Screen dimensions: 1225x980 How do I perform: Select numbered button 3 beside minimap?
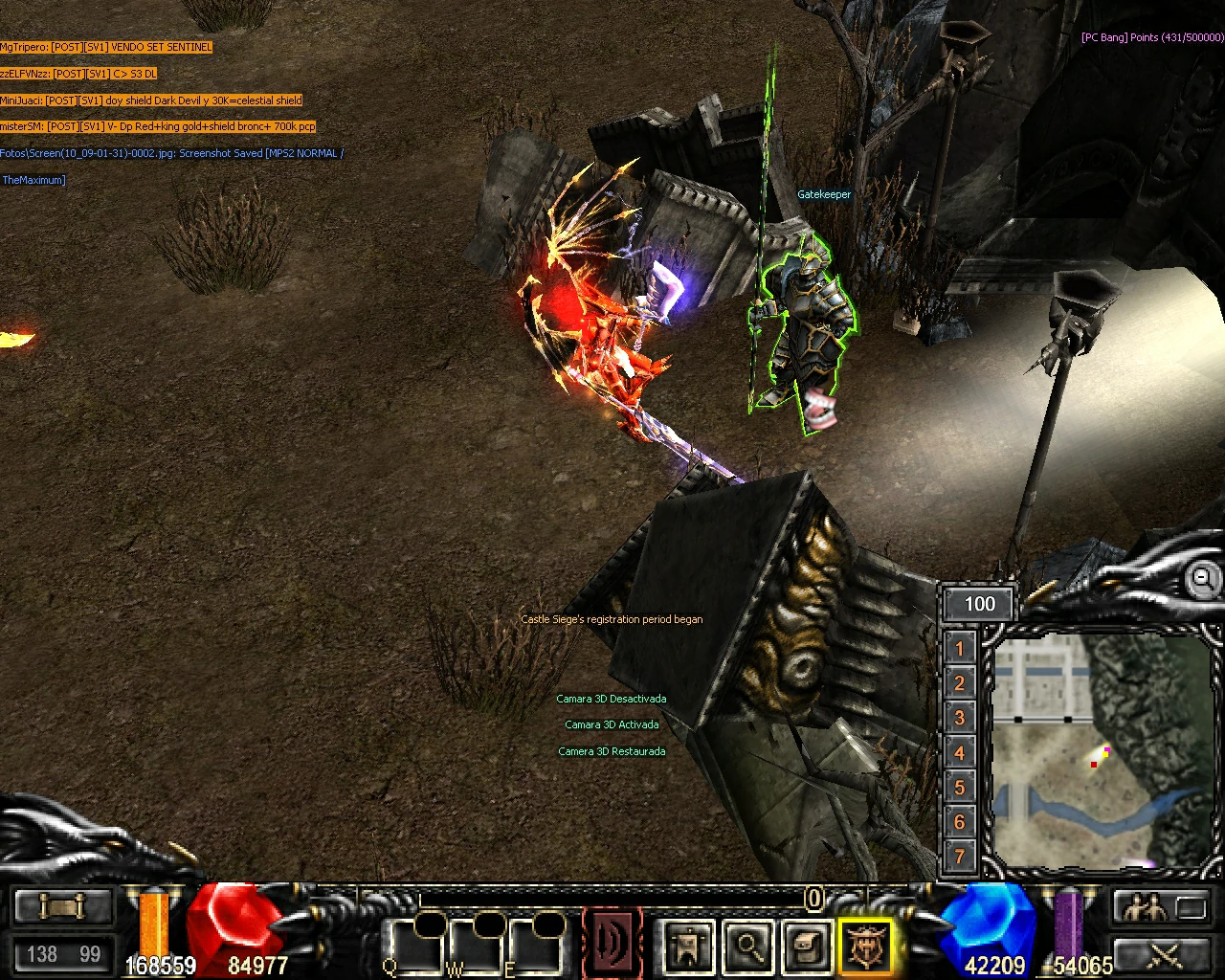point(960,718)
